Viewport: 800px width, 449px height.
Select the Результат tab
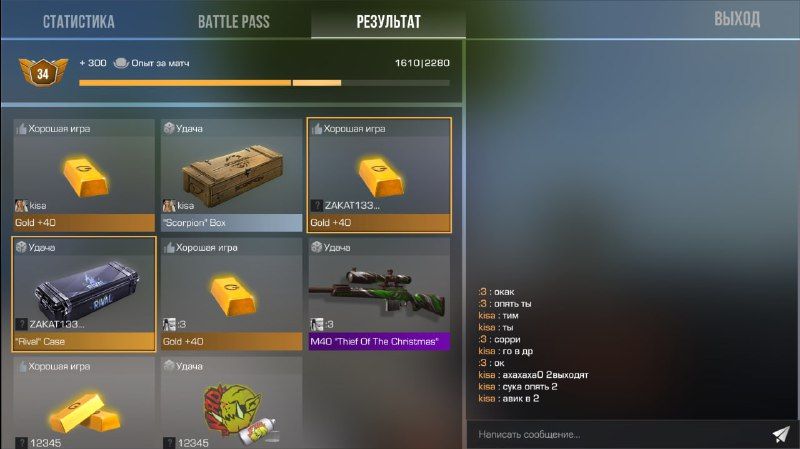[x=388, y=21]
